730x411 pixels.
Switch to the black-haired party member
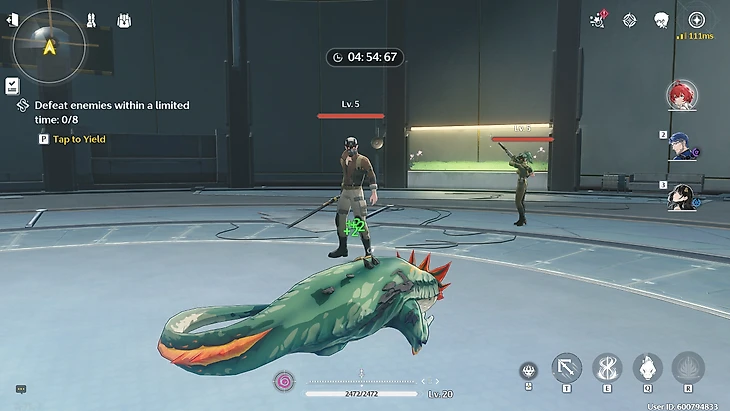683,195
